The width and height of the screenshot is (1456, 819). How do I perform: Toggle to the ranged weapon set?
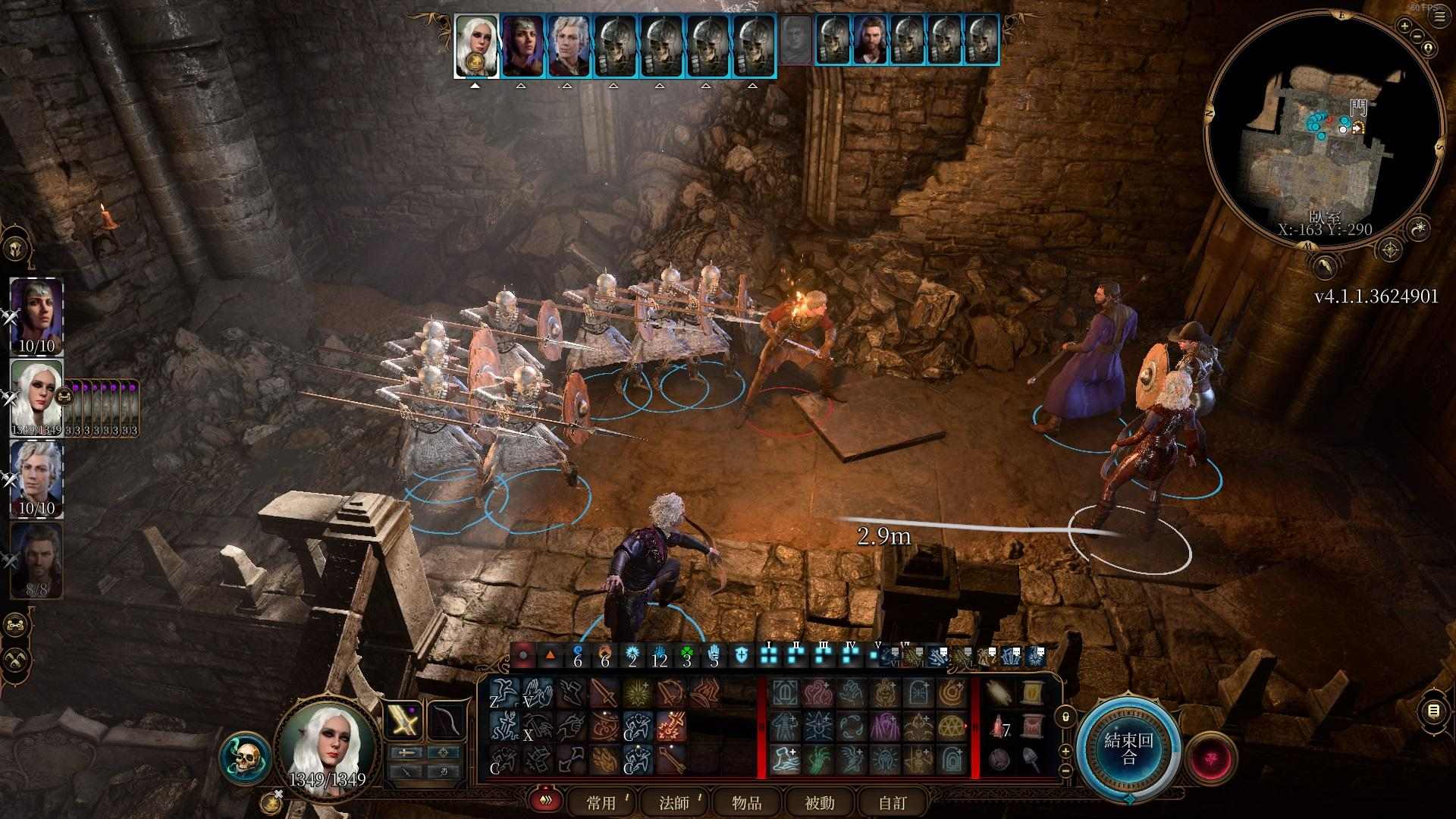coord(444,752)
